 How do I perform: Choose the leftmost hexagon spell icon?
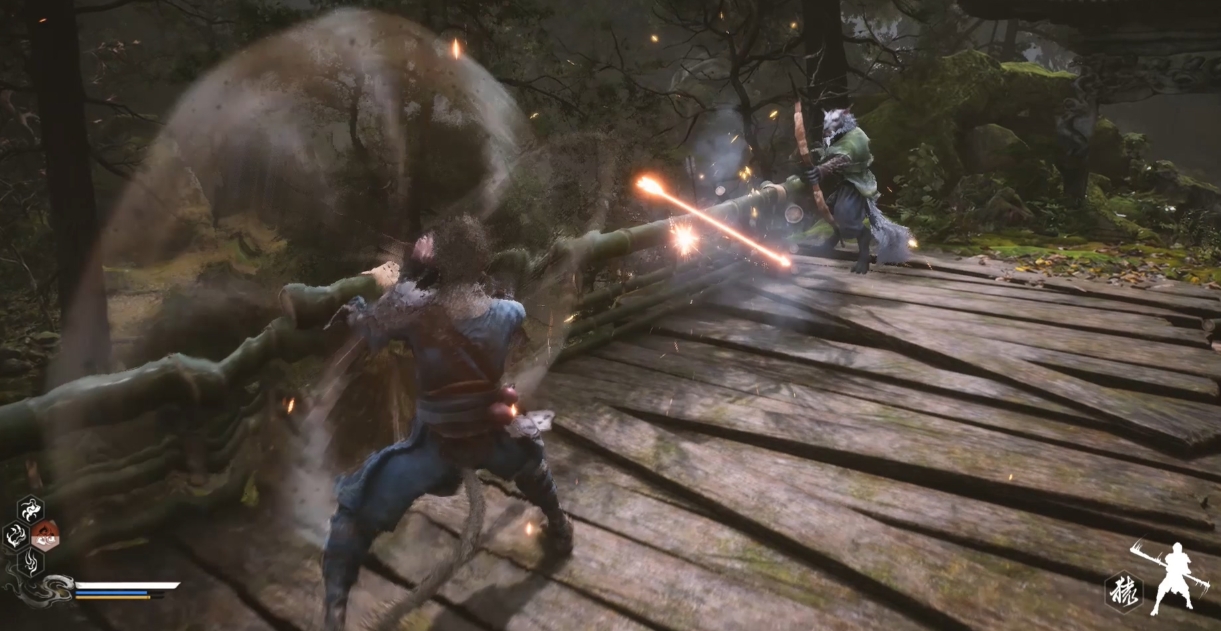click(15, 535)
